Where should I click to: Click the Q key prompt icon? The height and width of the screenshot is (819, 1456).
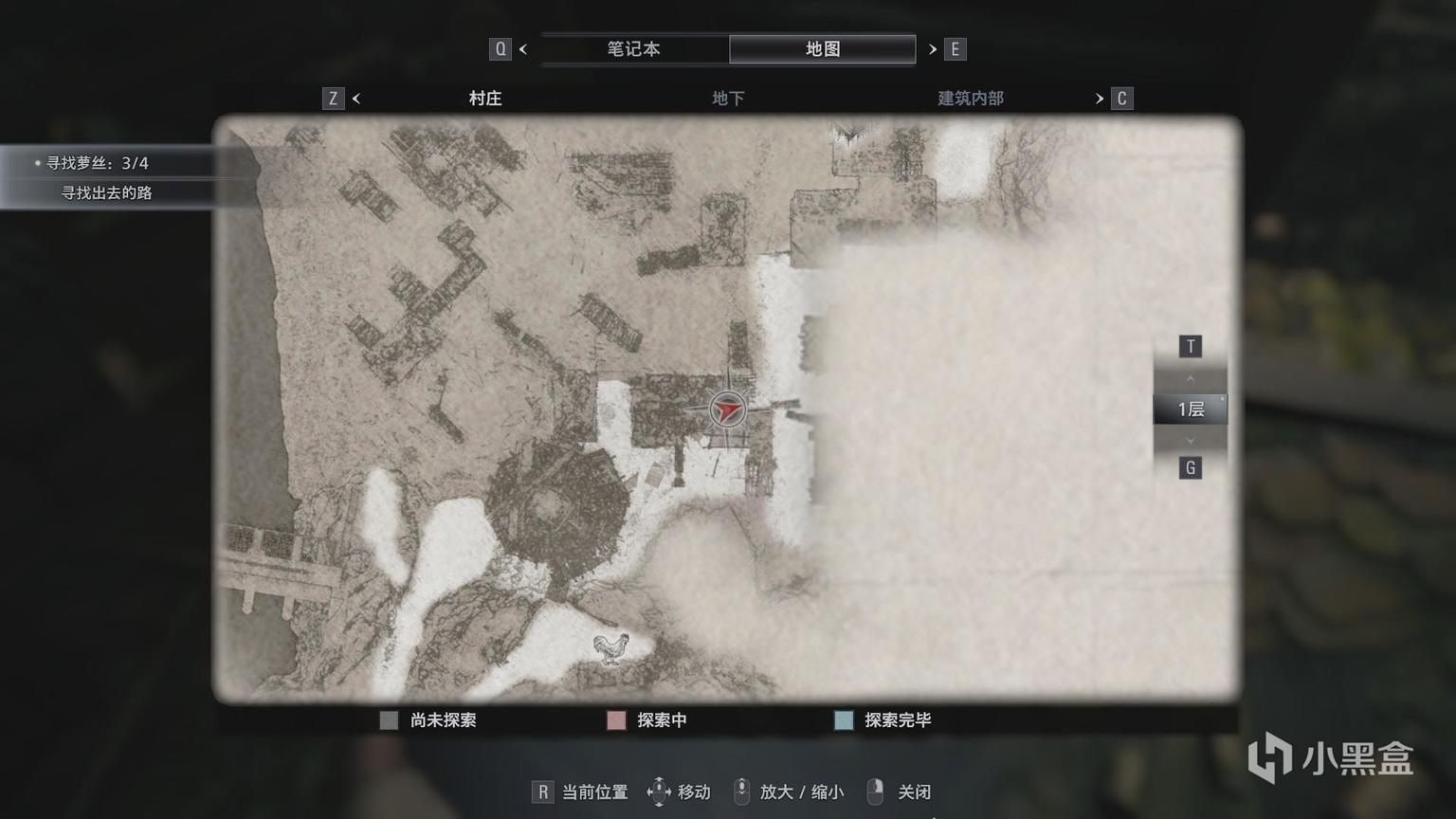[x=500, y=48]
